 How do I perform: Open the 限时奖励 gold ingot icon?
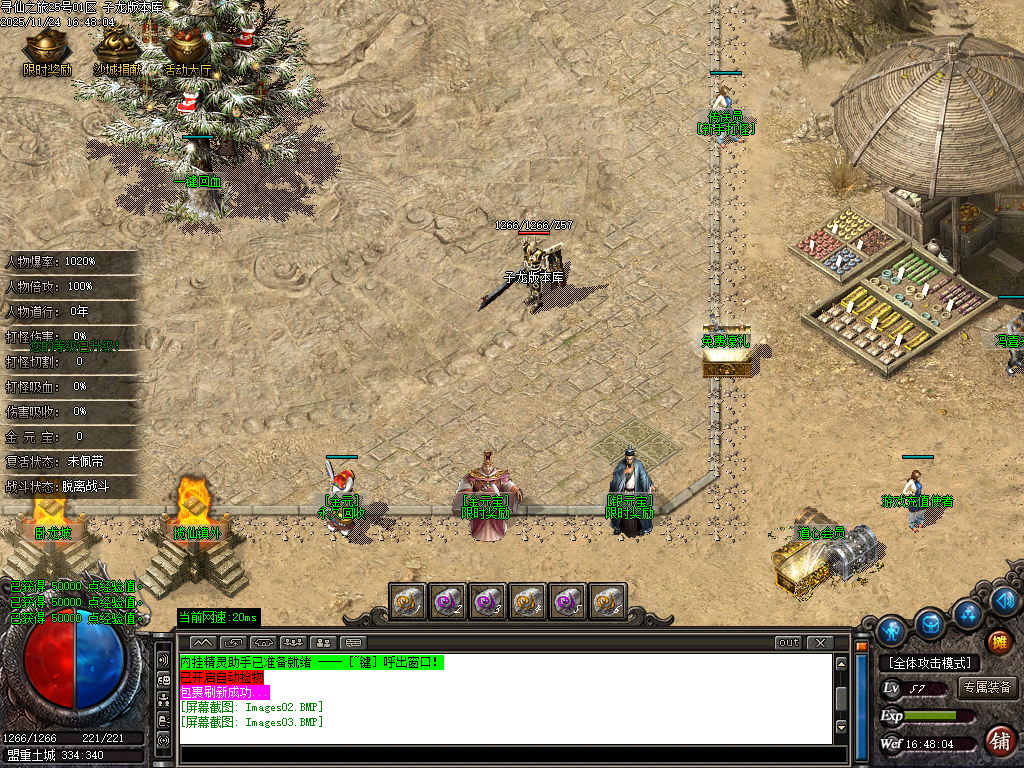tap(47, 46)
